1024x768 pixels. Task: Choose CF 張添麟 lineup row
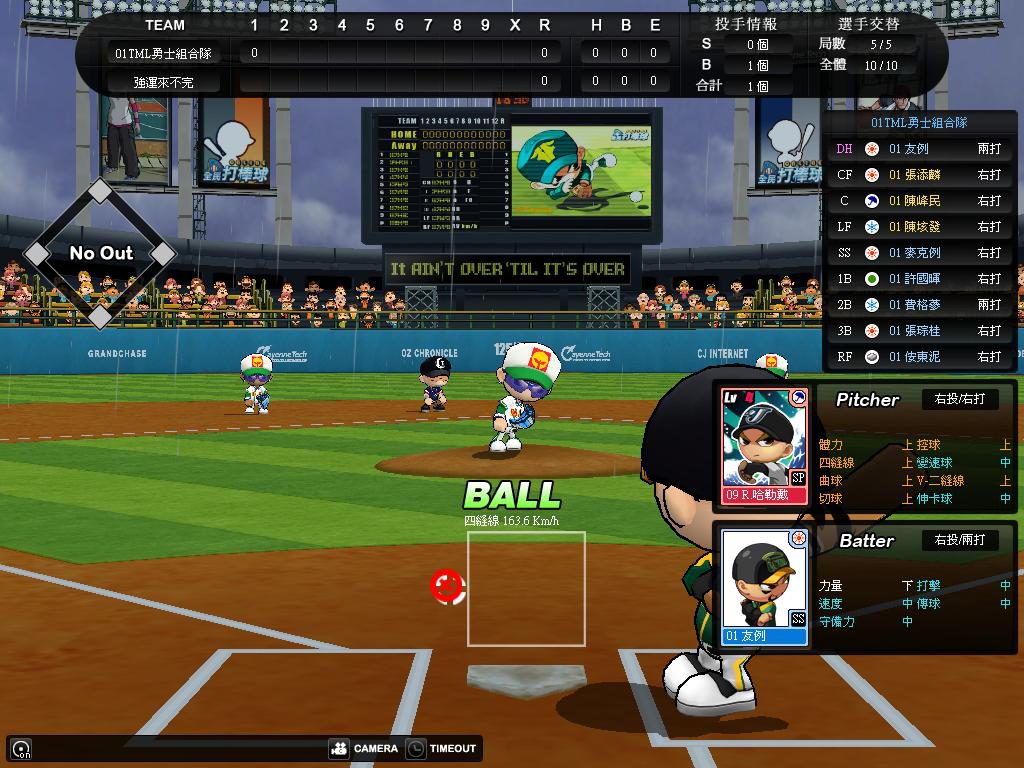(x=919, y=175)
